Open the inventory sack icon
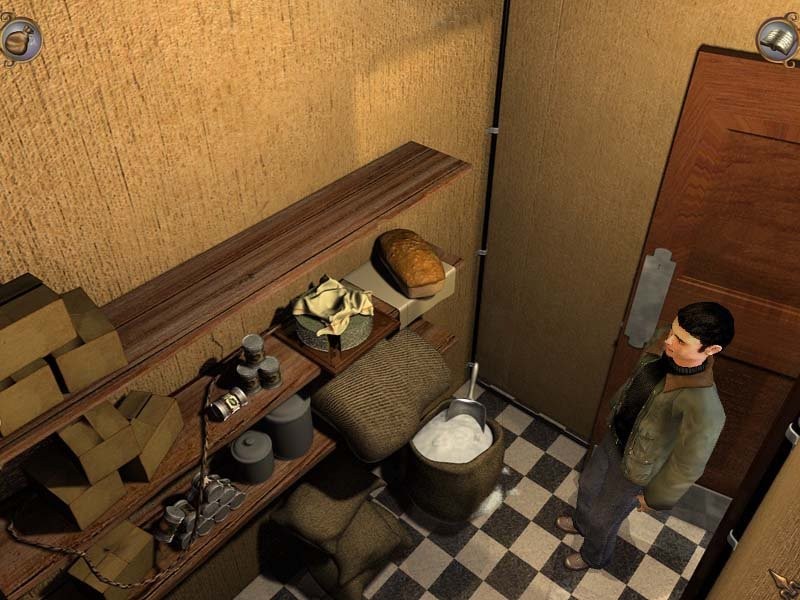Viewport: 800px width, 600px height. [x=20, y=38]
